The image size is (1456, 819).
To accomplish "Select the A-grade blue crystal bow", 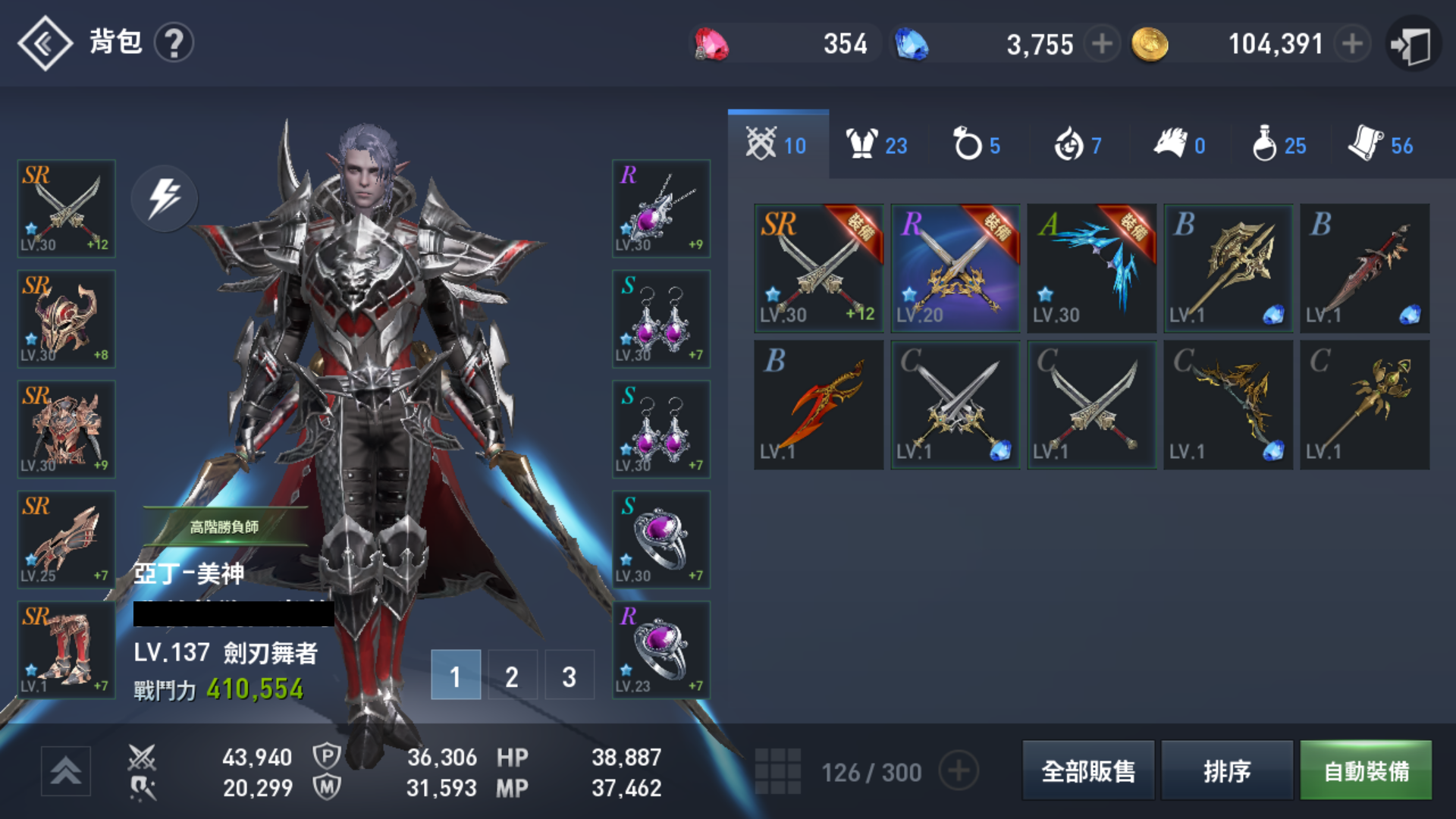I will [x=1091, y=268].
